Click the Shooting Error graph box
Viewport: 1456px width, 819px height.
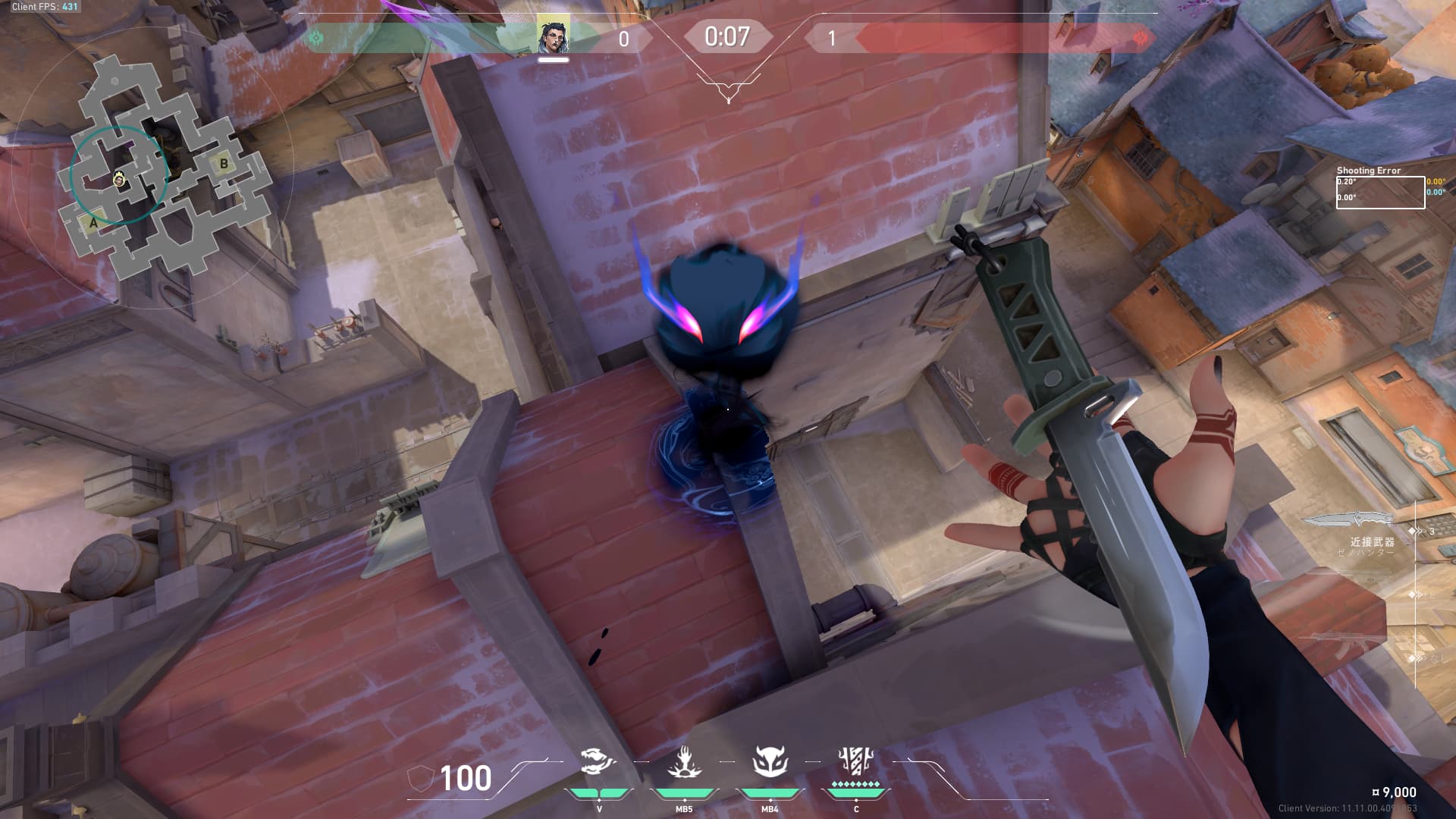1380,192
